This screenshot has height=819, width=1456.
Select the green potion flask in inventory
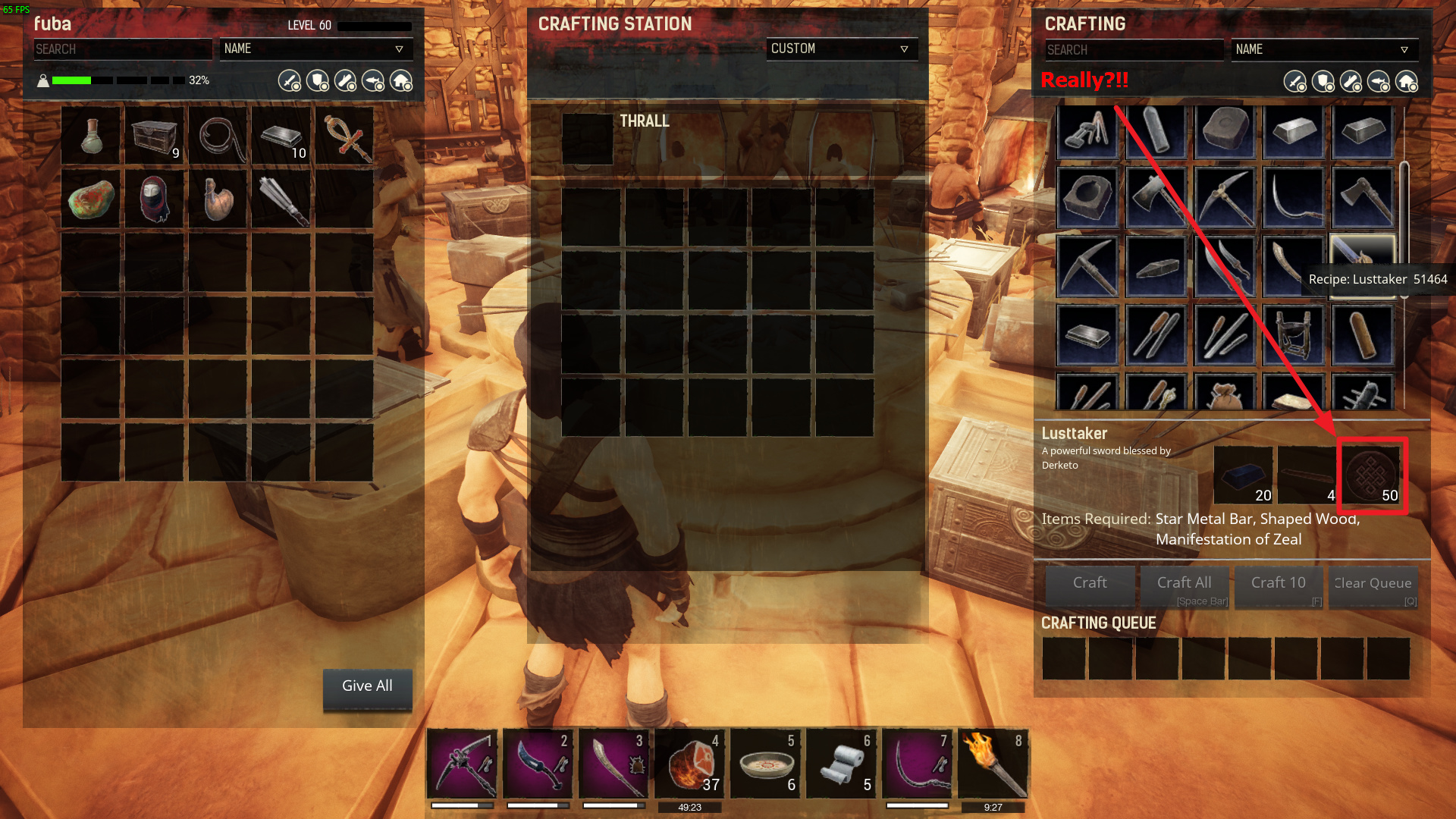tap(91, 136)
